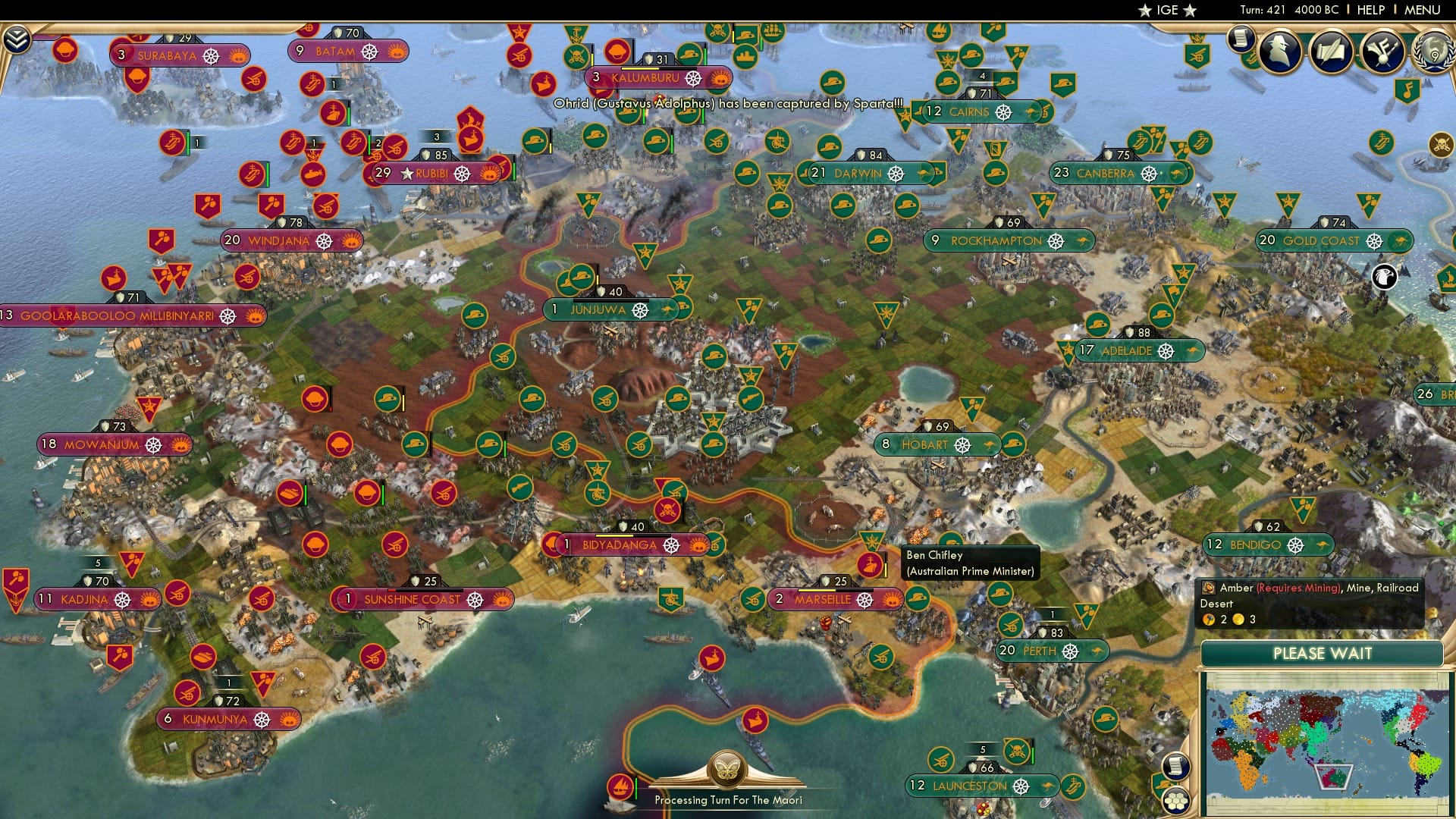Select the production wheel on Marseille's banner
Viewport: 1456px width, 819px height.
click(863, 598)
